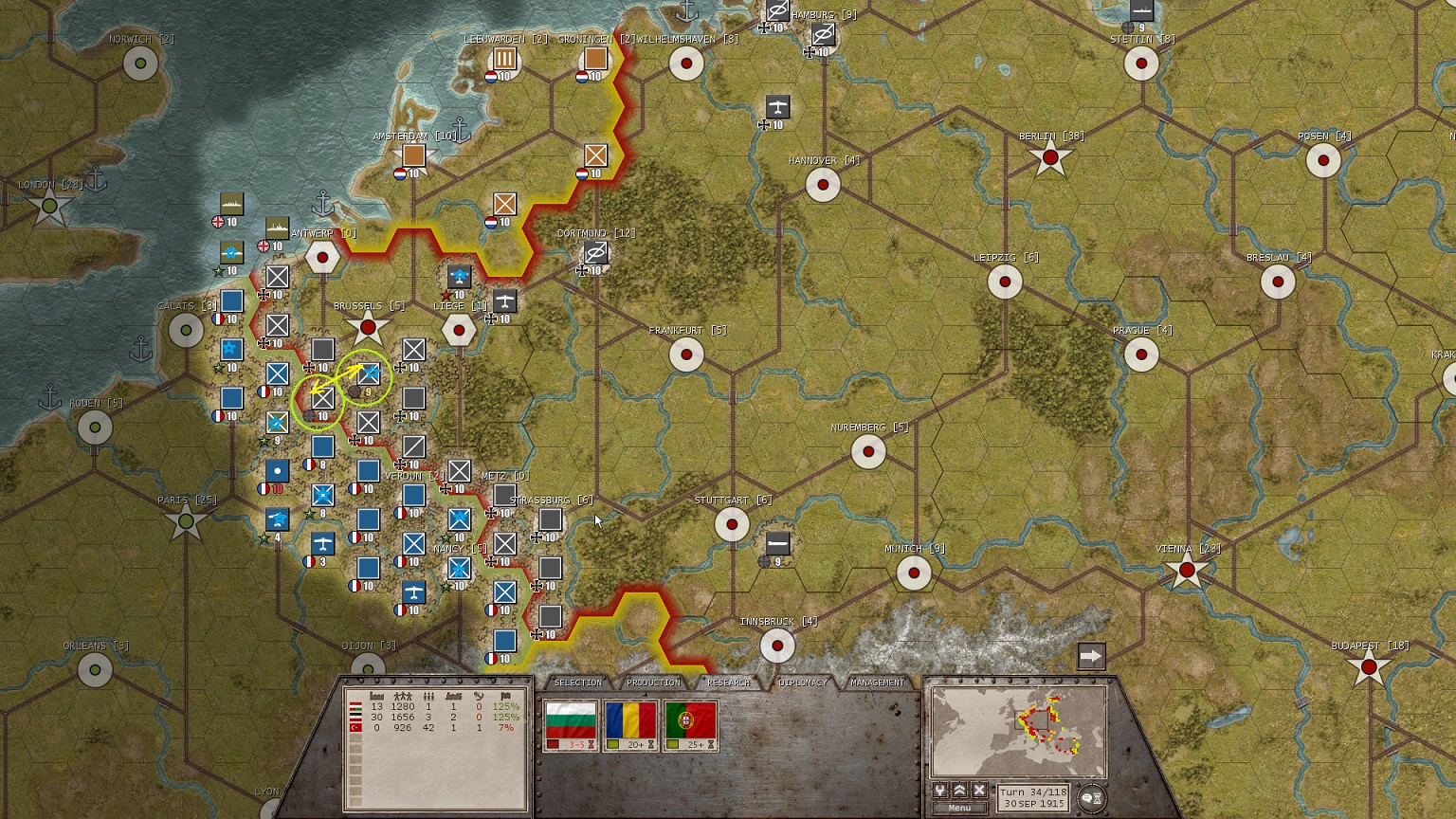Click the arrow tab on the map's right edge
This screenshot has height=819, width=1456.
click(x=1089, y=654)
